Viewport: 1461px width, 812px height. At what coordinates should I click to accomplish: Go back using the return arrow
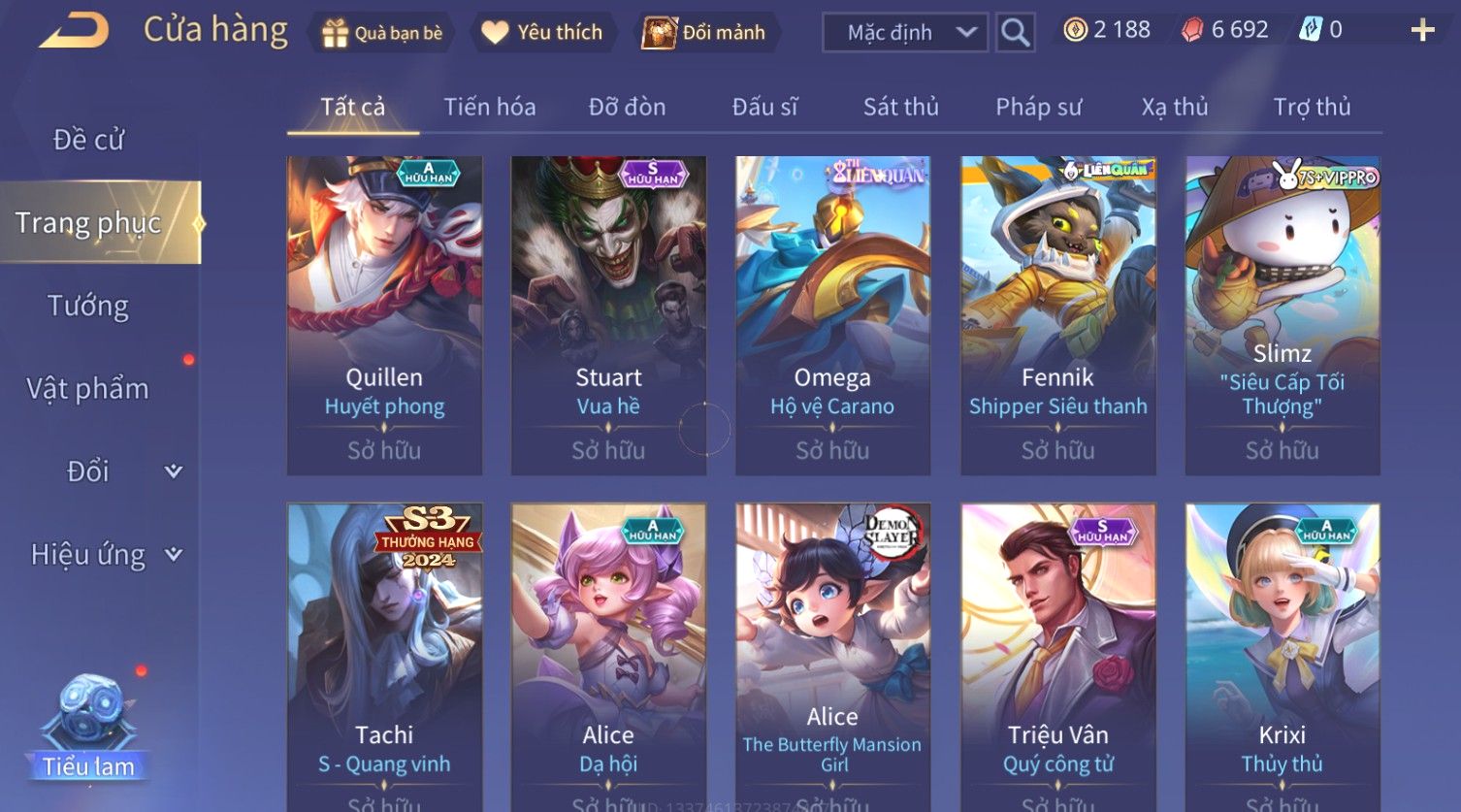coord(74,31)
